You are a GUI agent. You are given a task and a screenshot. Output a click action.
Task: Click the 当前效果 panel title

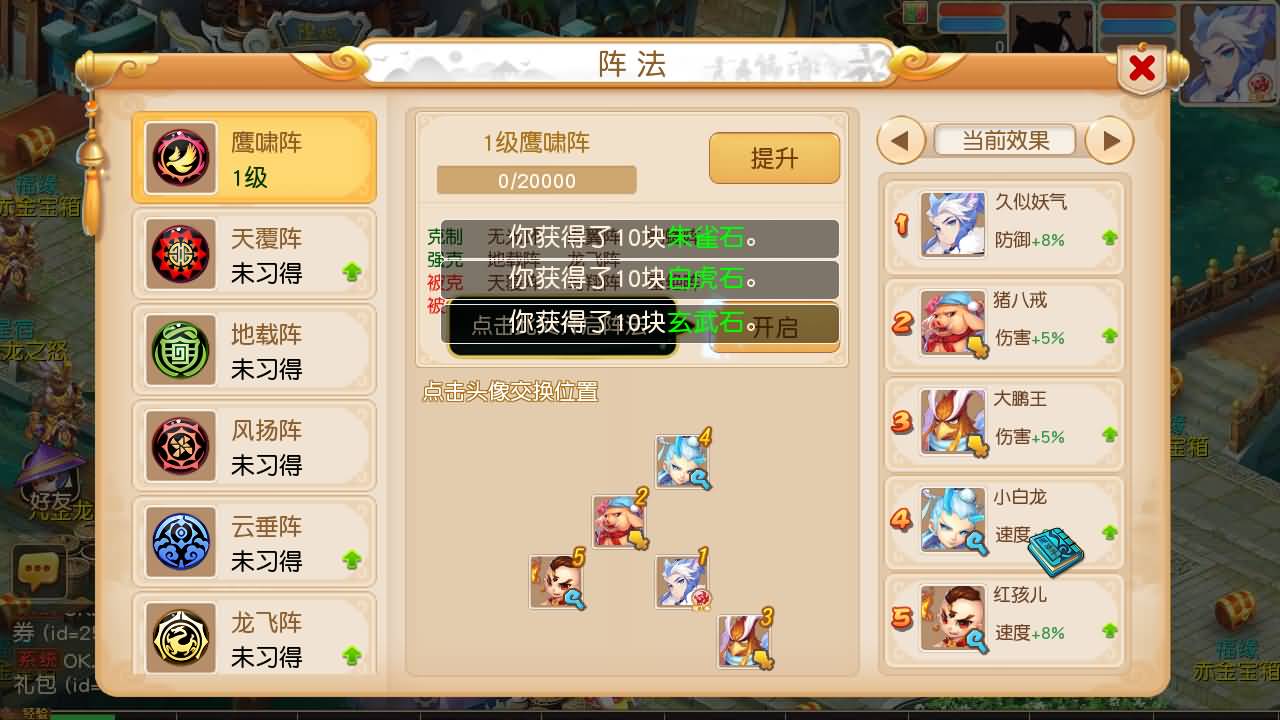pos(1004,140)
